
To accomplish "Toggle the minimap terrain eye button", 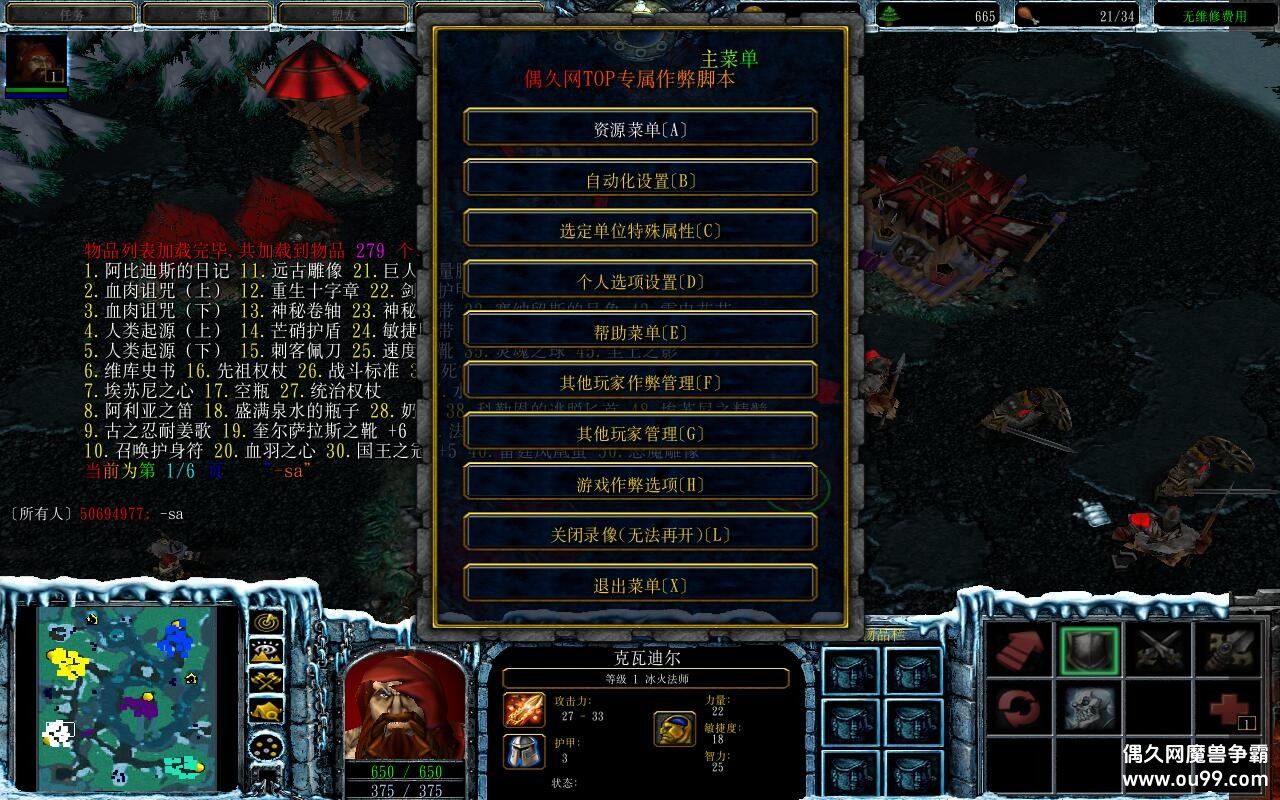I will pos(266,652).
